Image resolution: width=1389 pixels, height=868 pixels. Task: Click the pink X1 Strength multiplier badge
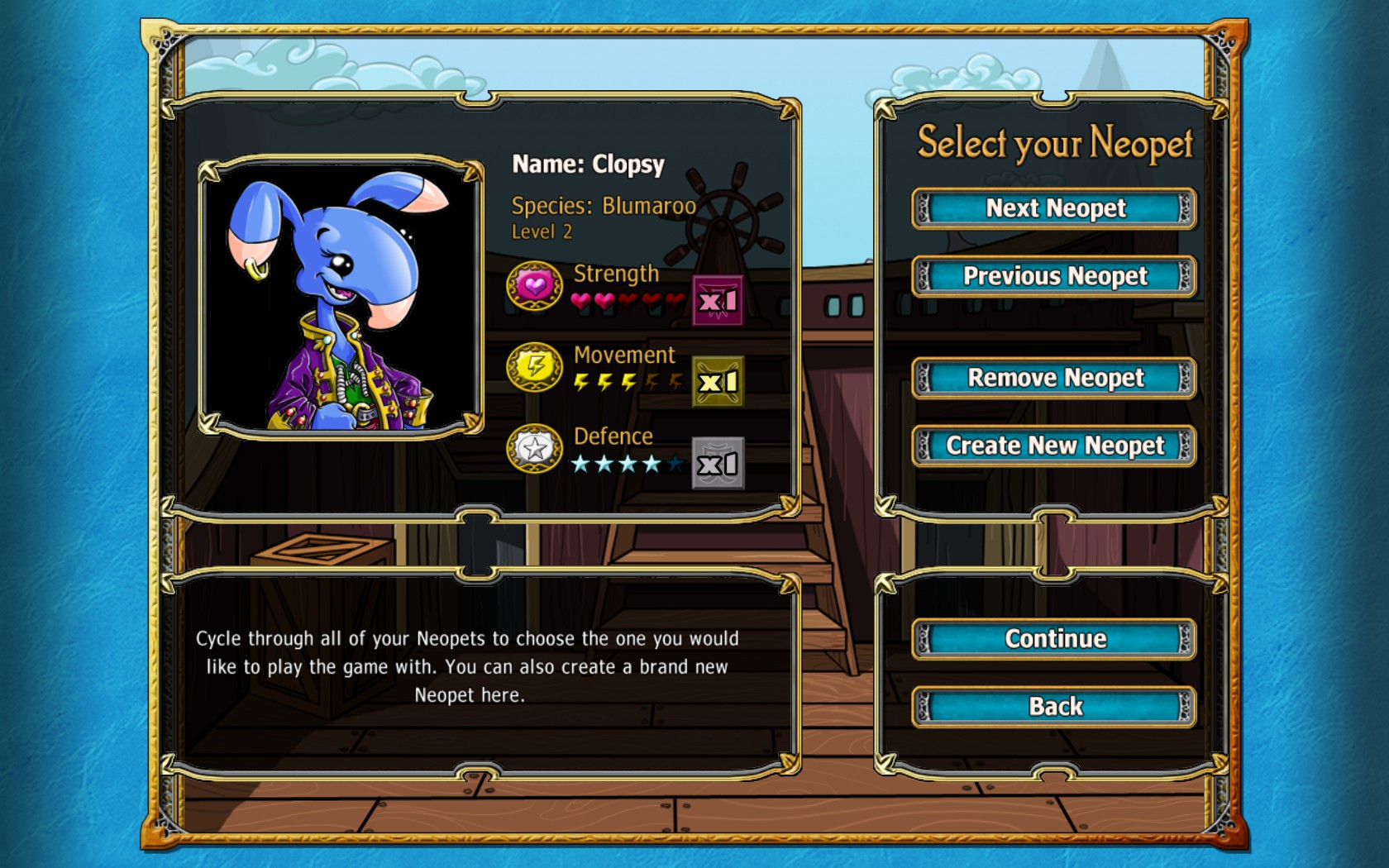click(x=718, y=301)
